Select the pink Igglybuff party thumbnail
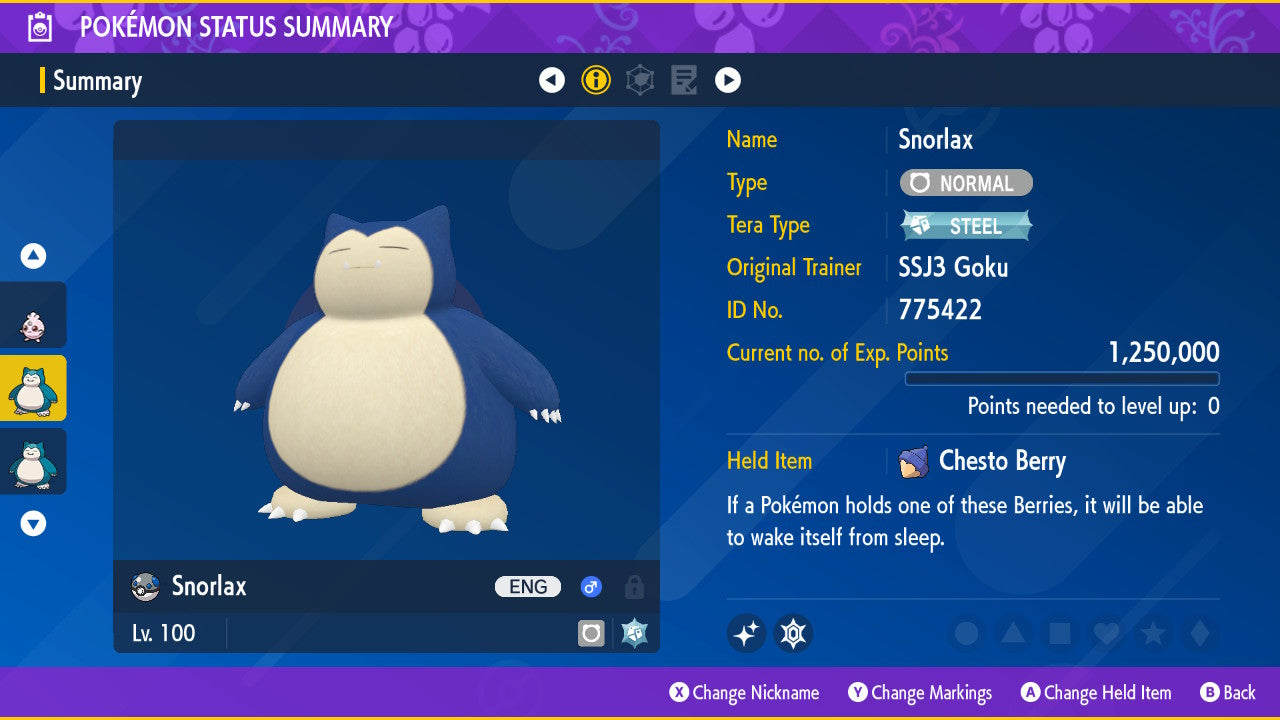The image size is (1280, 720). pos(33,316)
